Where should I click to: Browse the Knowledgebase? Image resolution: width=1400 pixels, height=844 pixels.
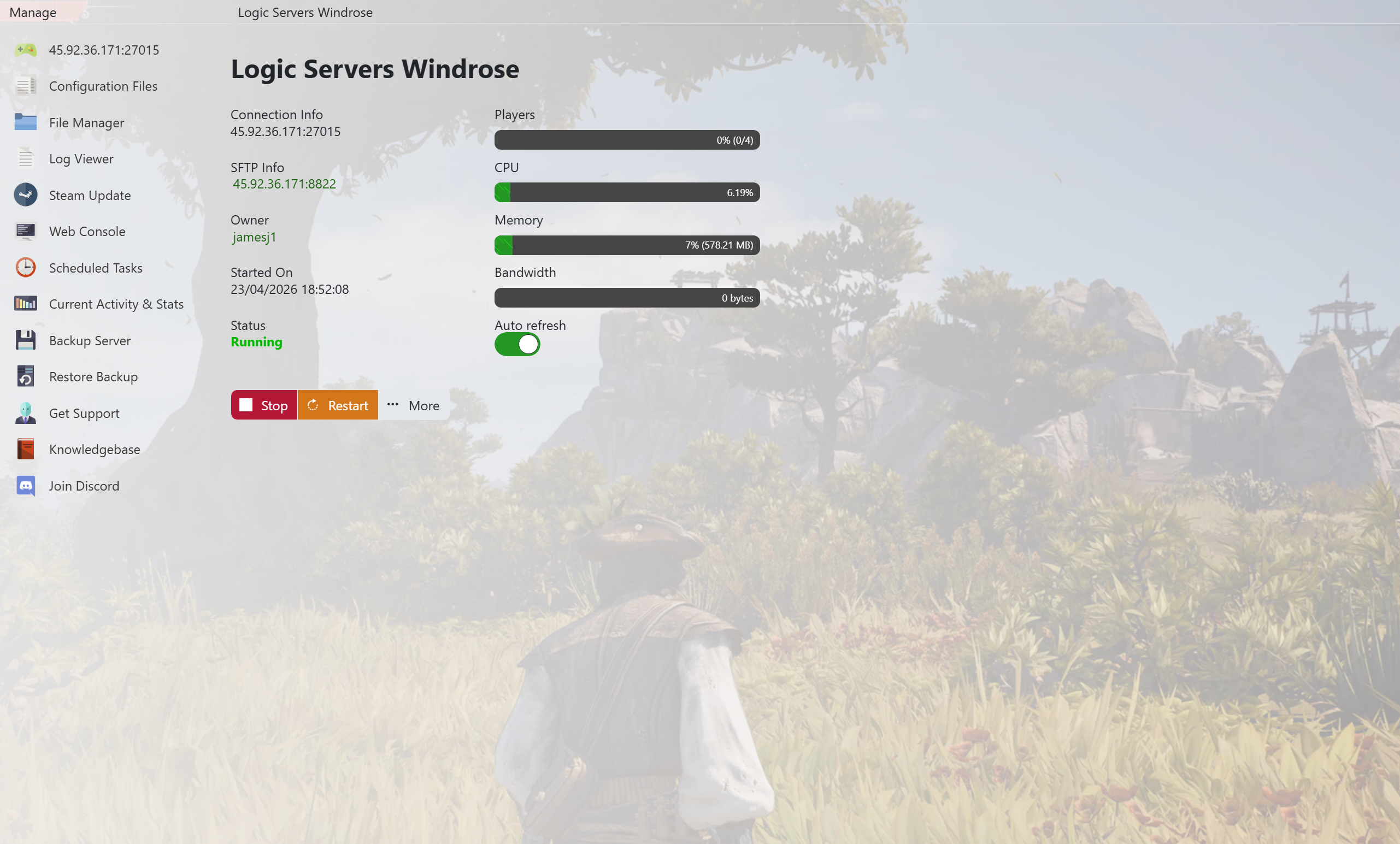coord(95,450)
